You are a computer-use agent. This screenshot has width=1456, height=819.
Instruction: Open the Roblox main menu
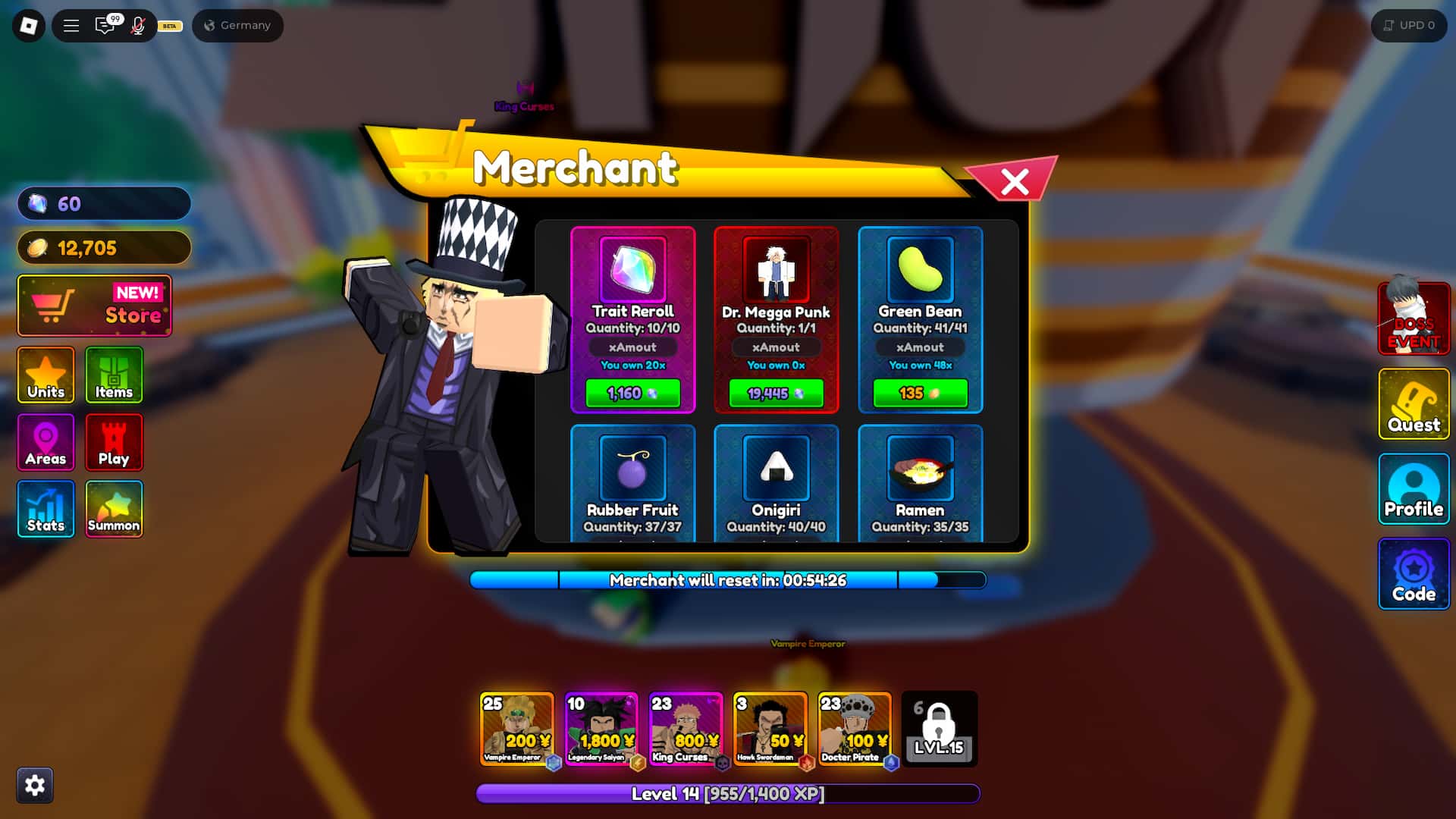pyautogui.click(x=71, y=25)
